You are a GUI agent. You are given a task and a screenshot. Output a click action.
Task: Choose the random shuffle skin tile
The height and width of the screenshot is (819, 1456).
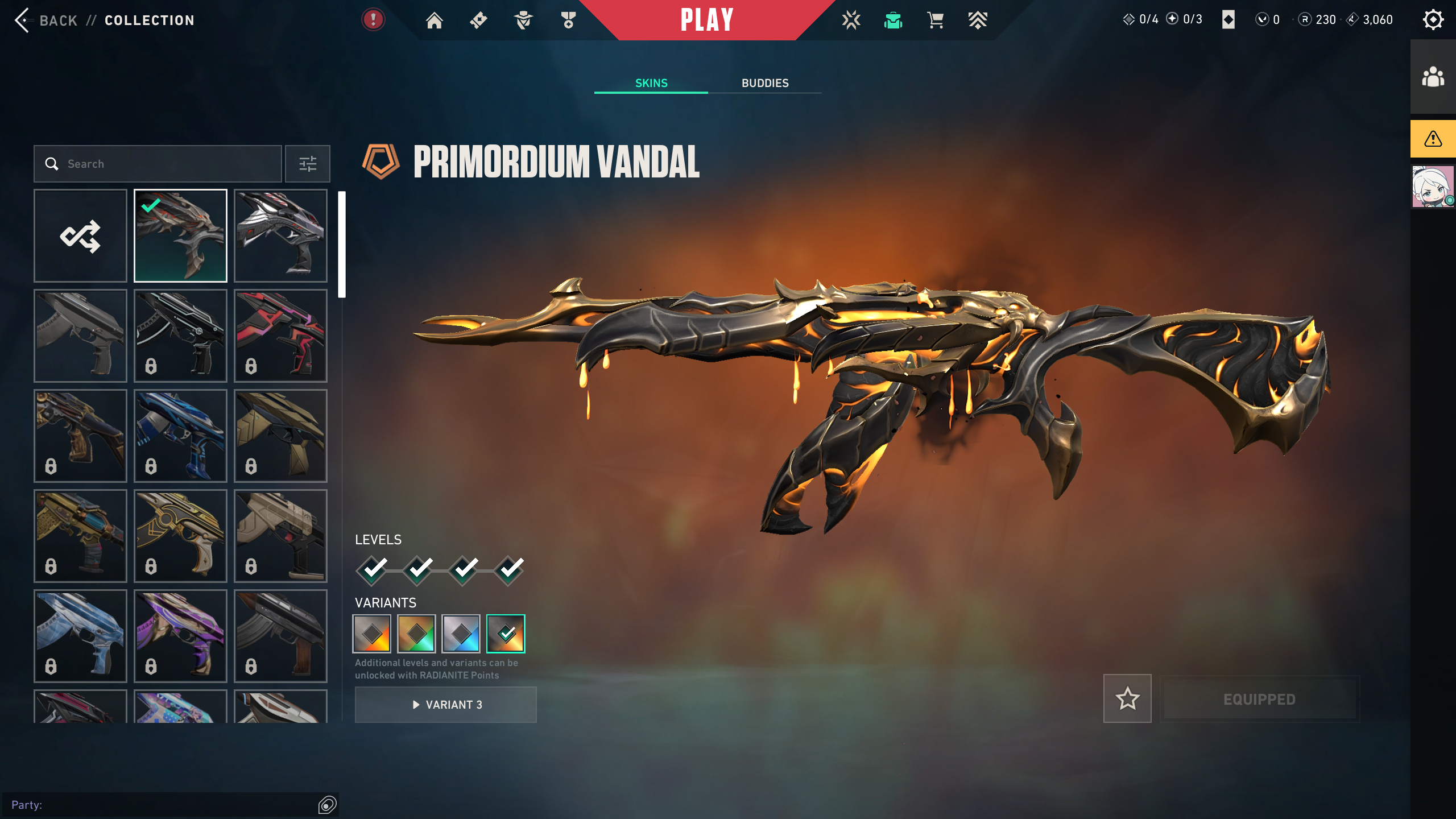[80, 235]
